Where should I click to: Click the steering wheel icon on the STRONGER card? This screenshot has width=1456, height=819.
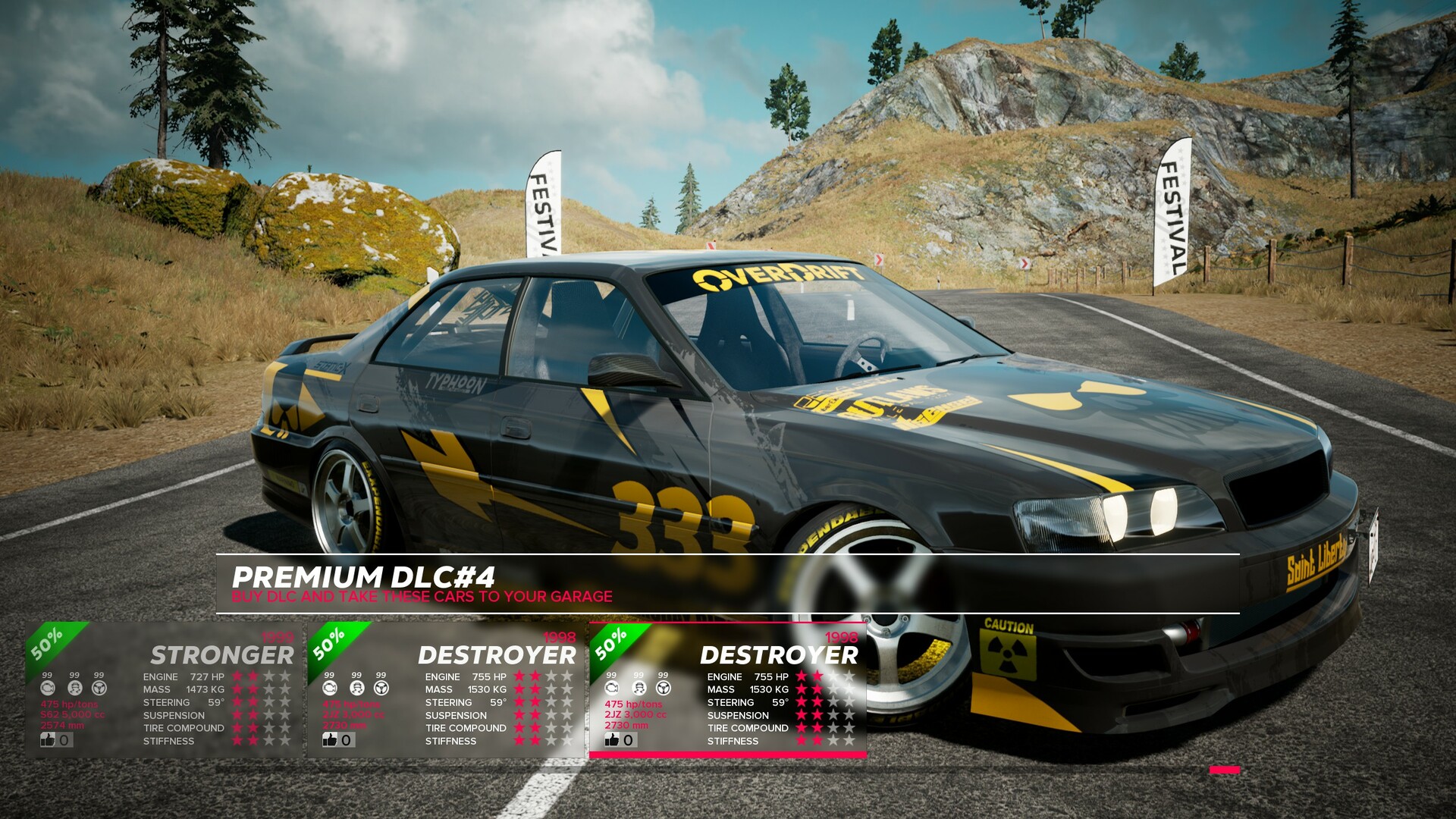[99, 689]
